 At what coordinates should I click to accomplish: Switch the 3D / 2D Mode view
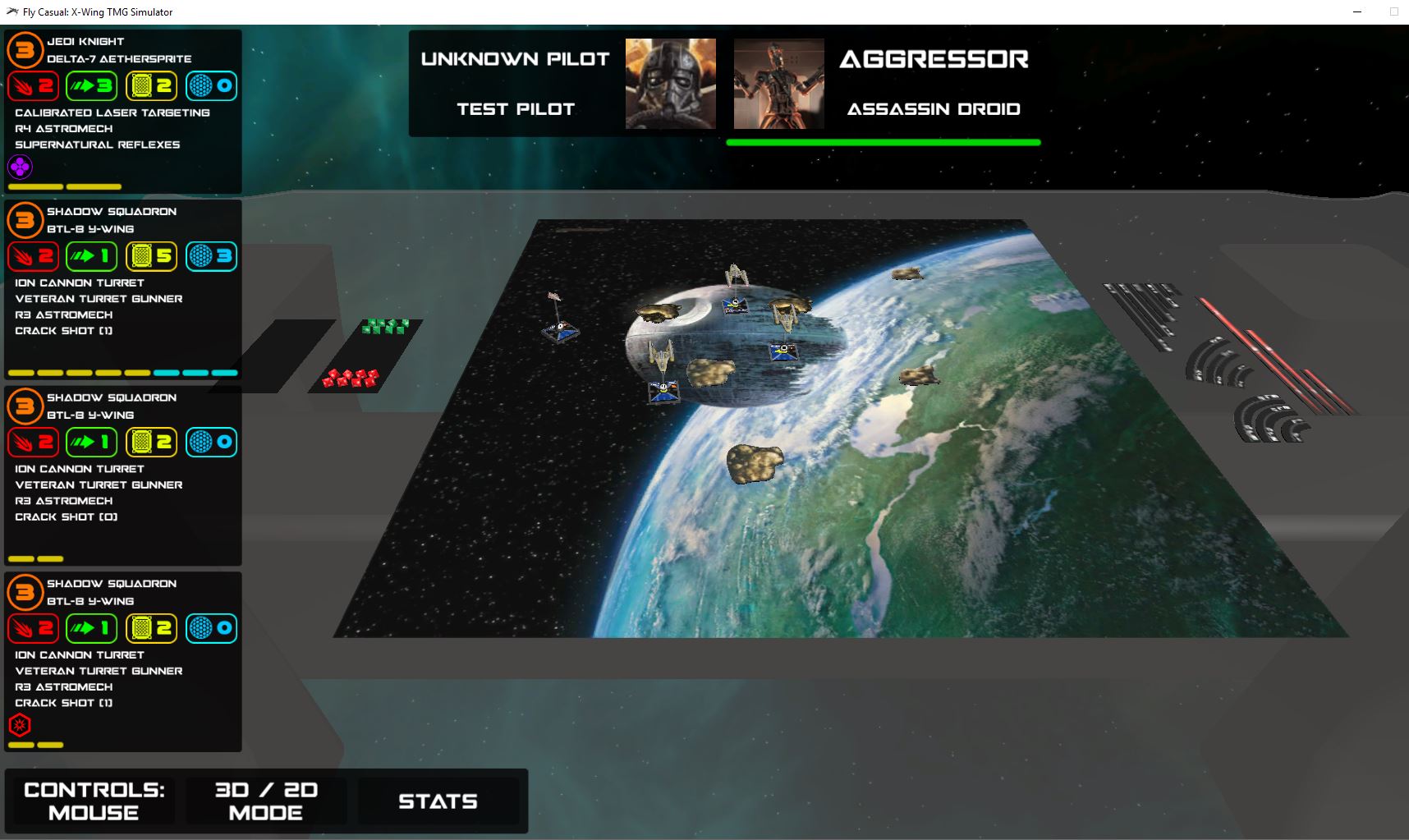(x=266, y=801)
